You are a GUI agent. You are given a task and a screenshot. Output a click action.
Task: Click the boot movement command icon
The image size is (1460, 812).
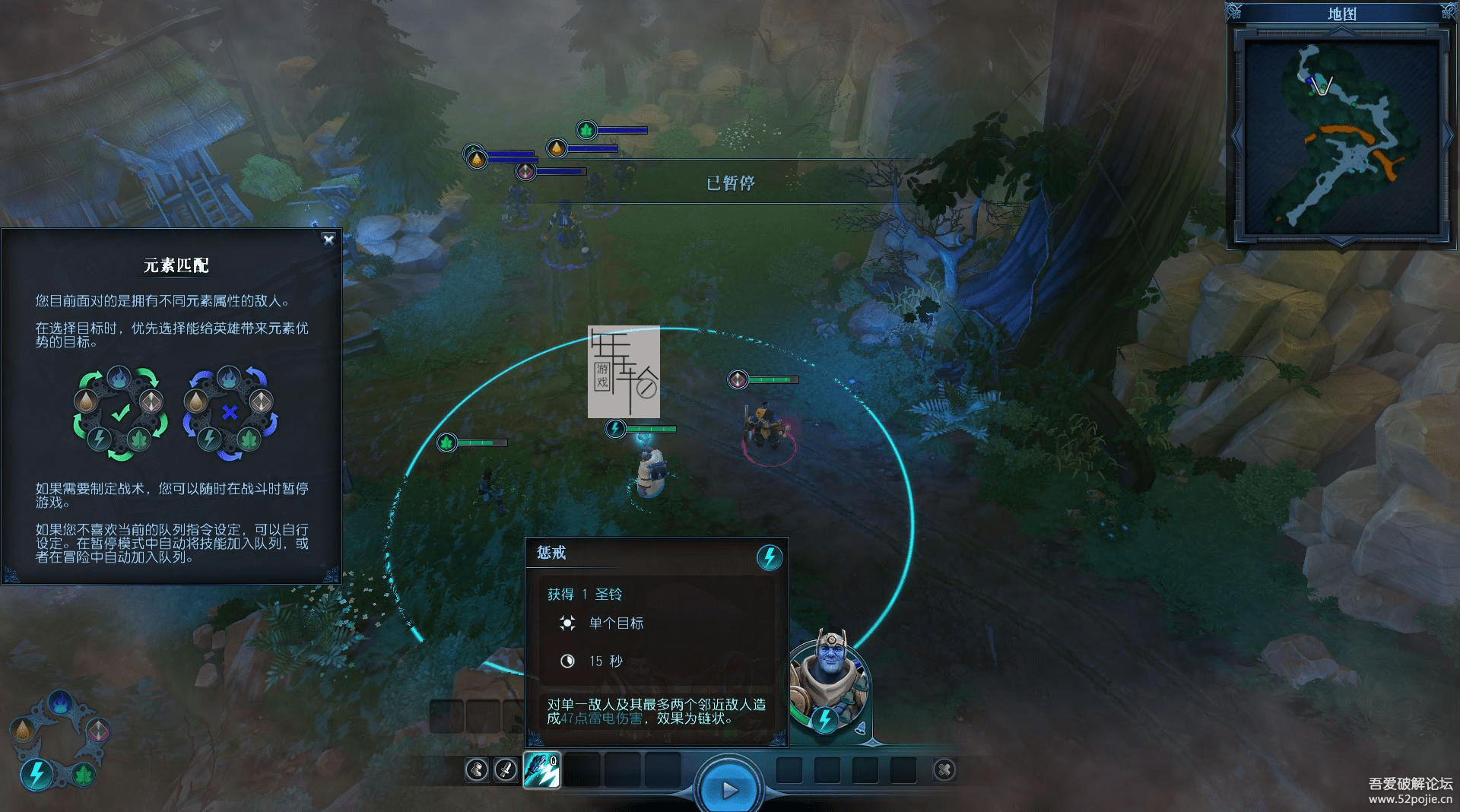tap(477, 770)
